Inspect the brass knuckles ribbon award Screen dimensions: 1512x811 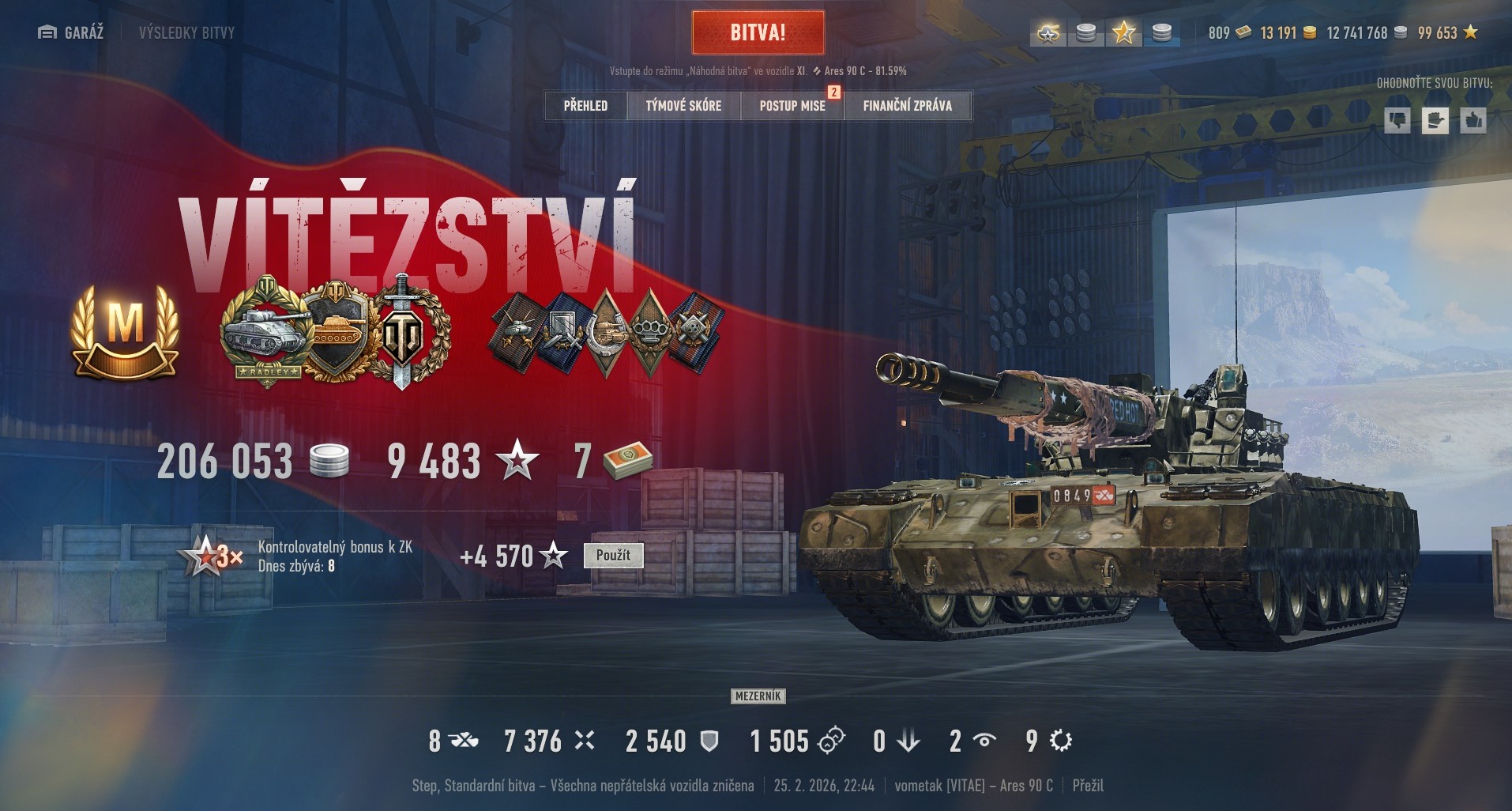pos(651,331)
